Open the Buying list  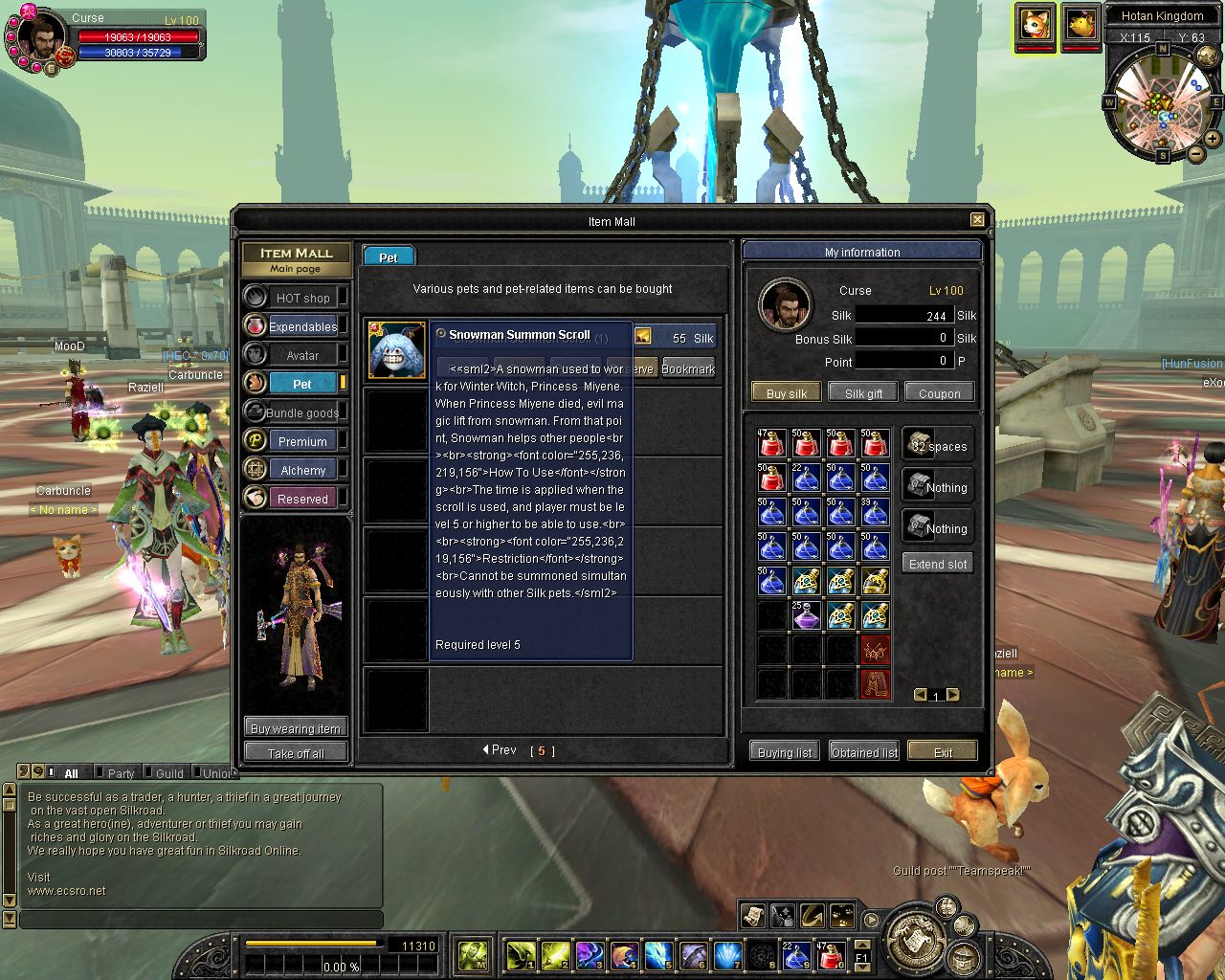coord(784,751)
